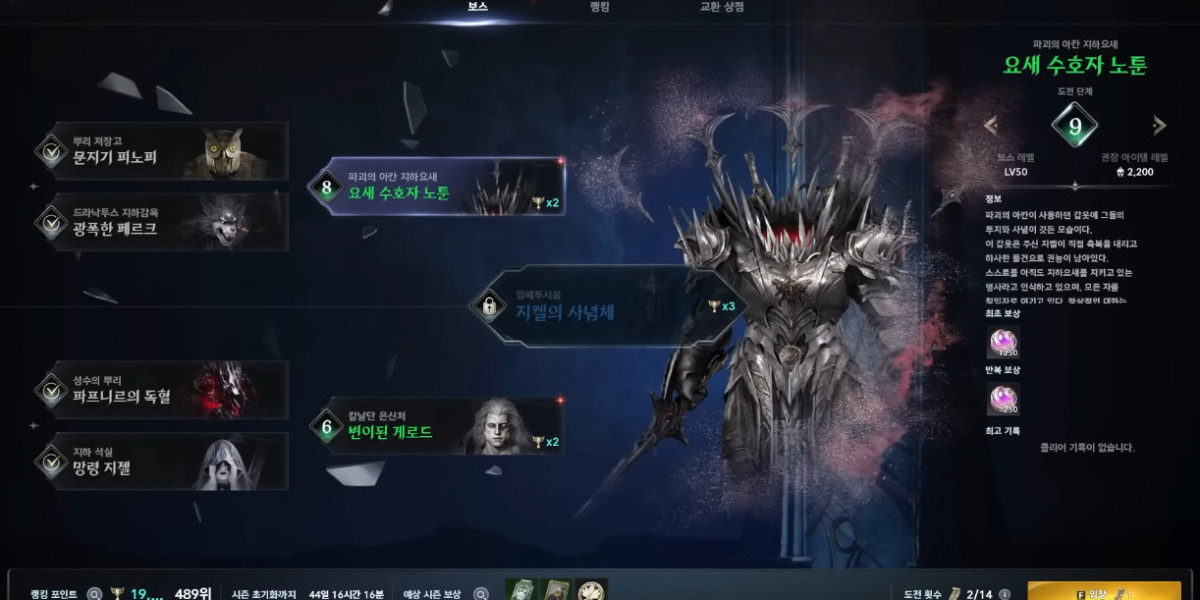Screen dimensions: 1200x600
Task: Select 요새 수호자 노툰 boss card
Action: pos(438,187)
